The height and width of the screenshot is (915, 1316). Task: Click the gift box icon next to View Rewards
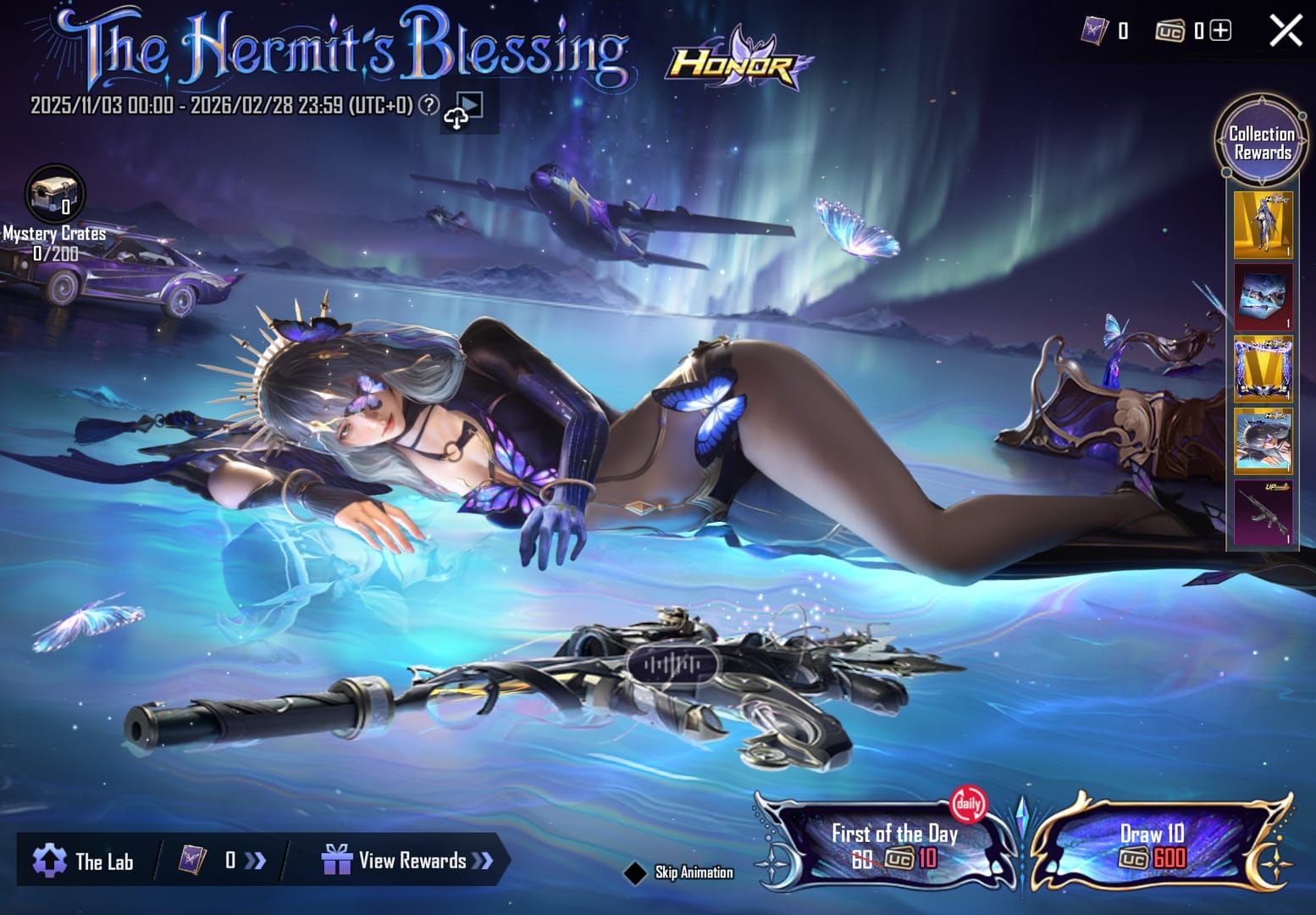[337, 860]
